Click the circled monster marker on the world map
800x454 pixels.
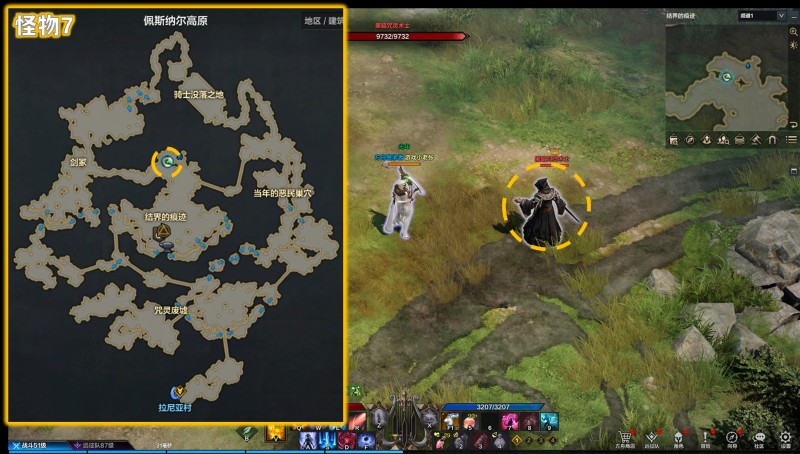pyautogui.click(x=168, y=161)
